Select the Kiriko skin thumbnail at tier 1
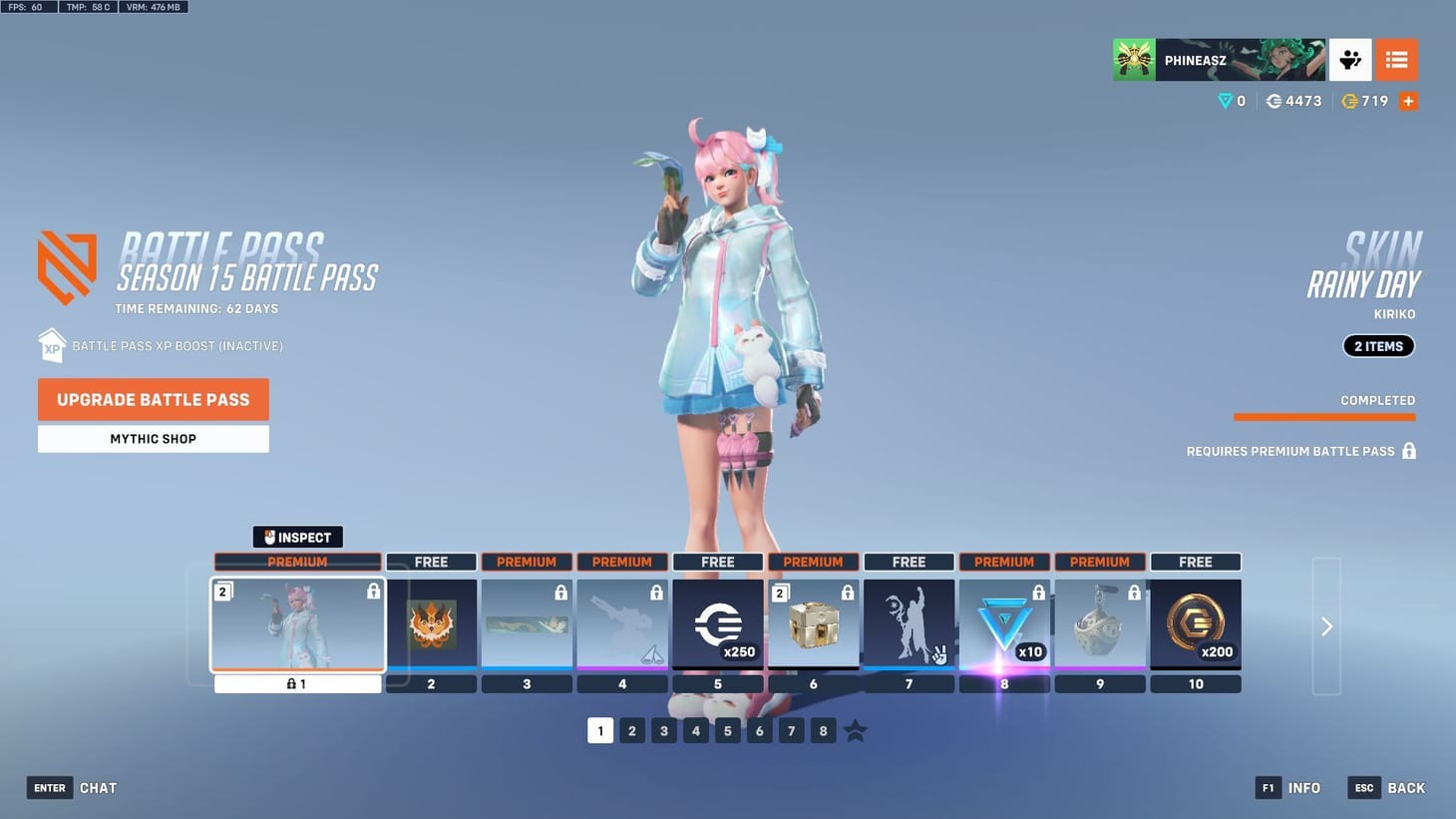1456x819 pixels. [x=297, y=623]
